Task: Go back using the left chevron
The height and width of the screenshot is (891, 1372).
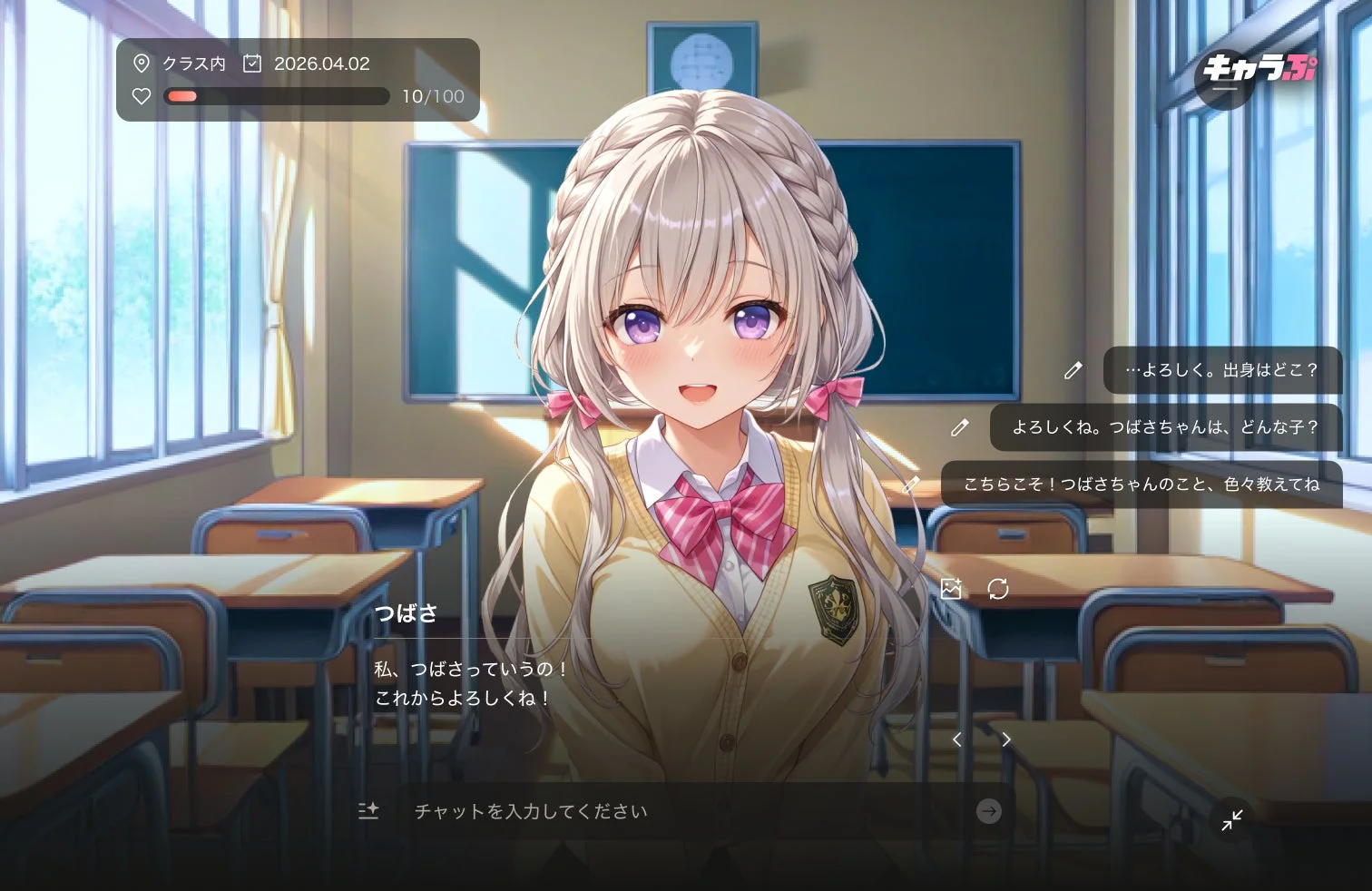Action: coord(957,739)
